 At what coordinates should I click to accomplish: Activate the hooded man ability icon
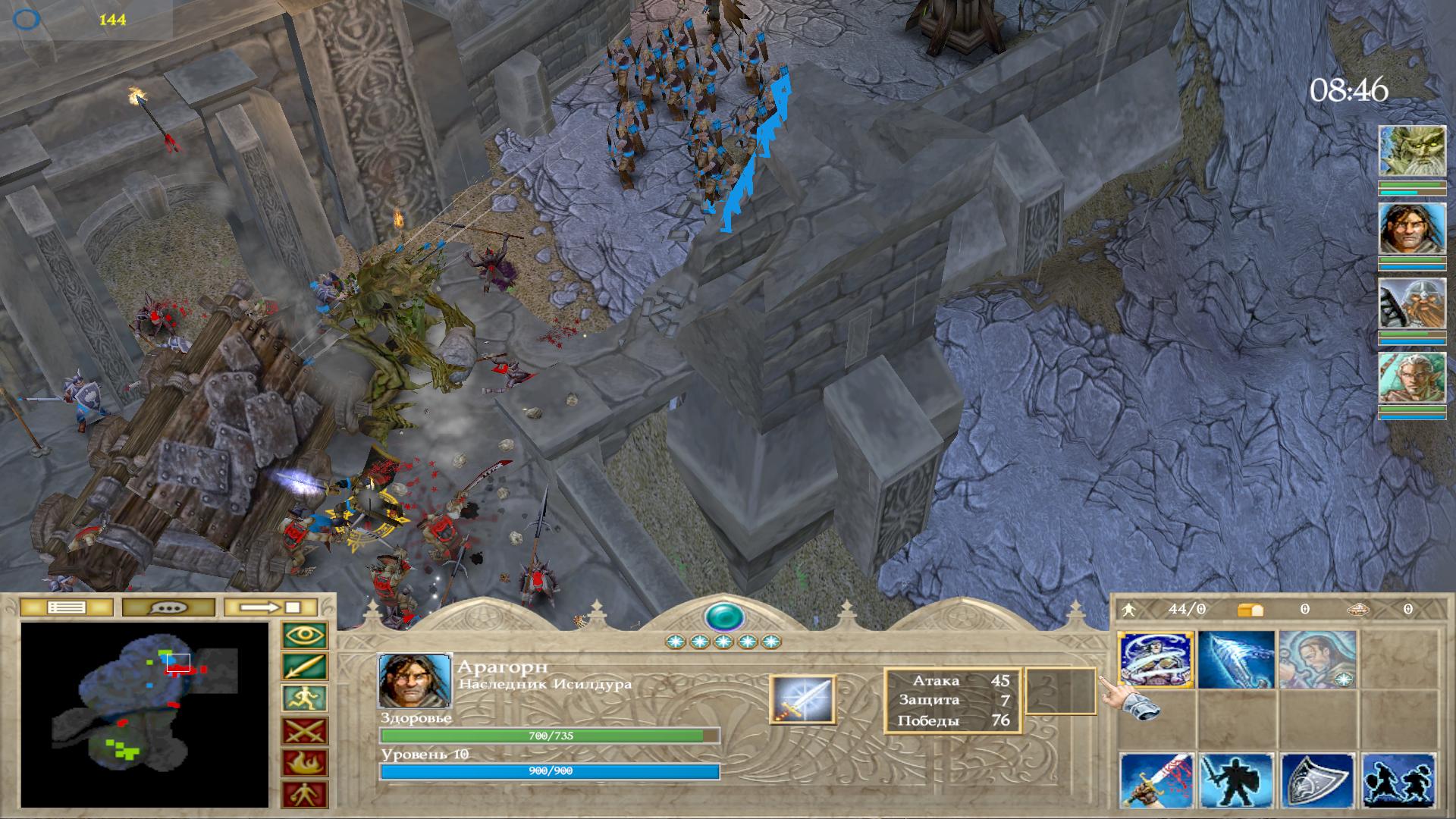1317,660
